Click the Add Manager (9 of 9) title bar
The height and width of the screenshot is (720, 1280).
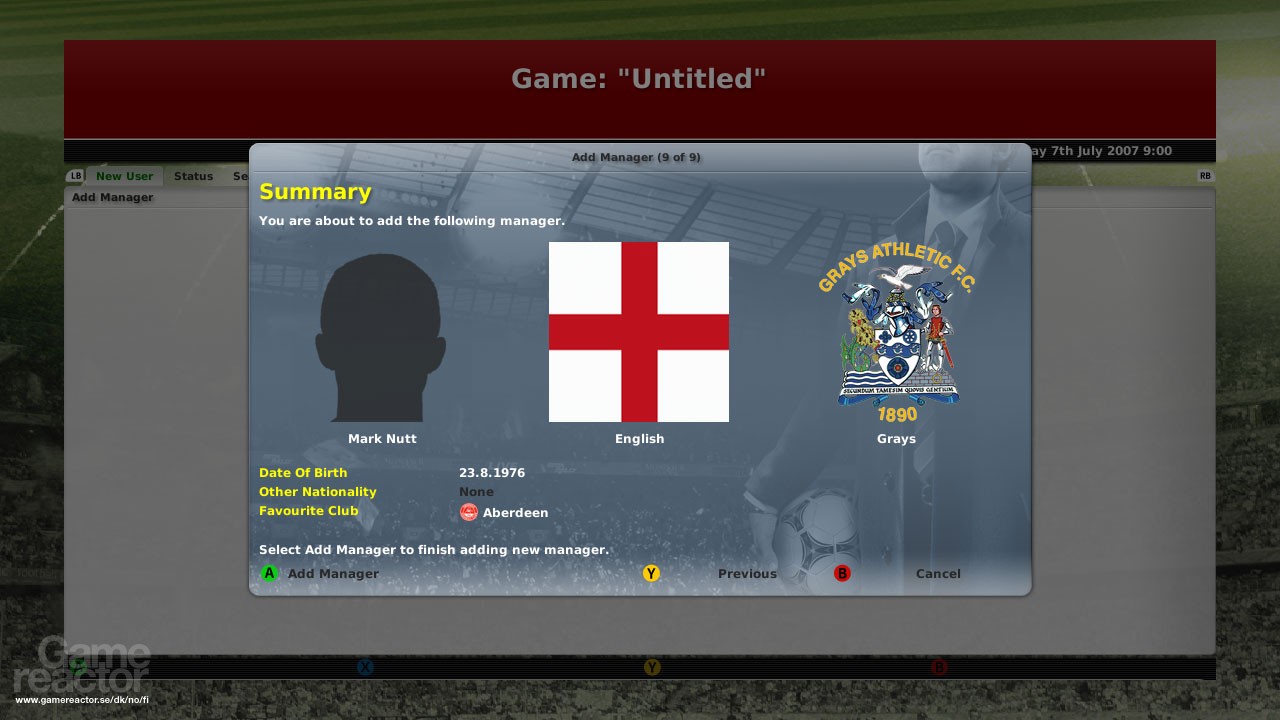637,157
